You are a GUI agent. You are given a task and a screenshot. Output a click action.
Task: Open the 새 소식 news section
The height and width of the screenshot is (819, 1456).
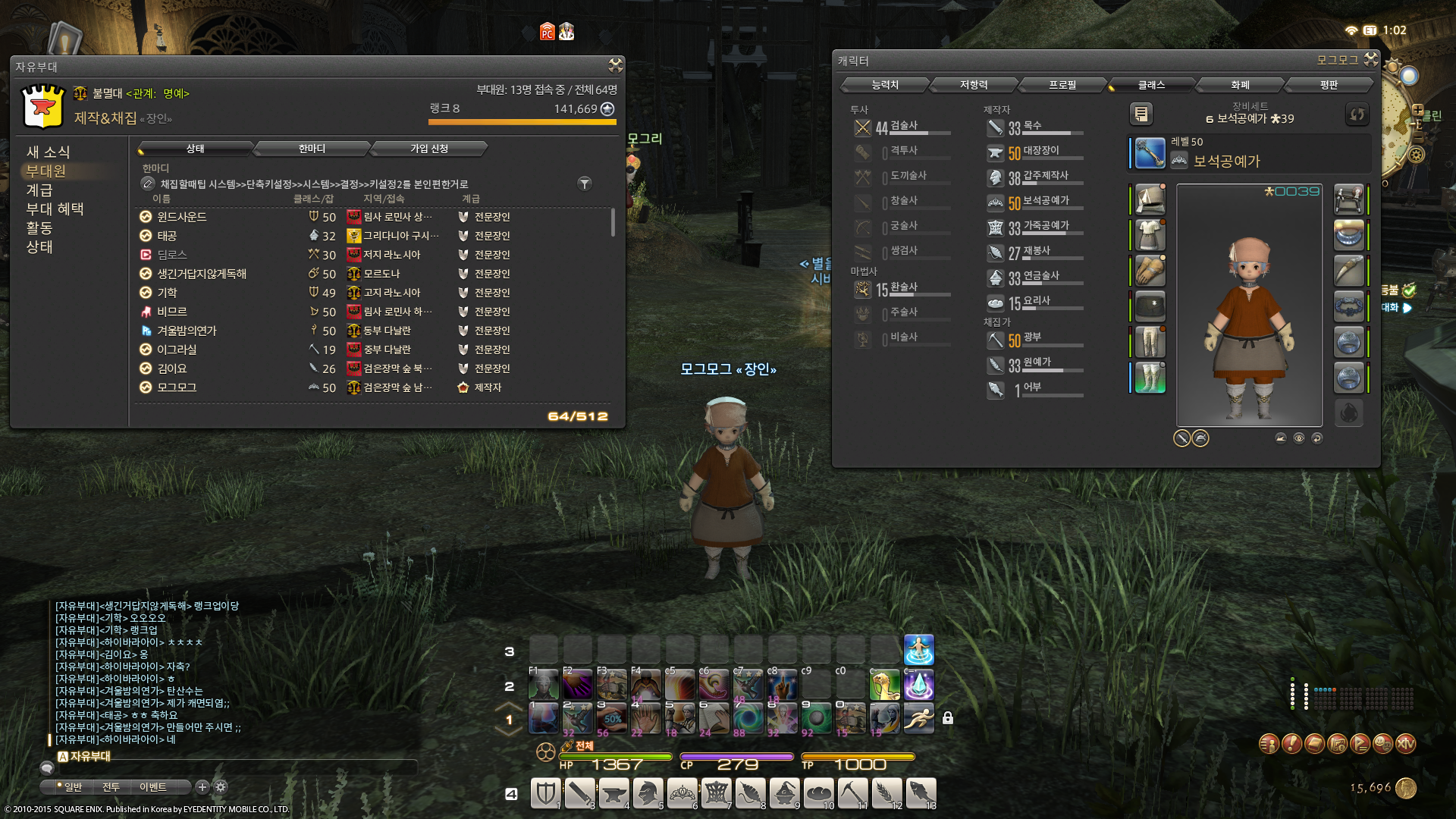(48, 152)
